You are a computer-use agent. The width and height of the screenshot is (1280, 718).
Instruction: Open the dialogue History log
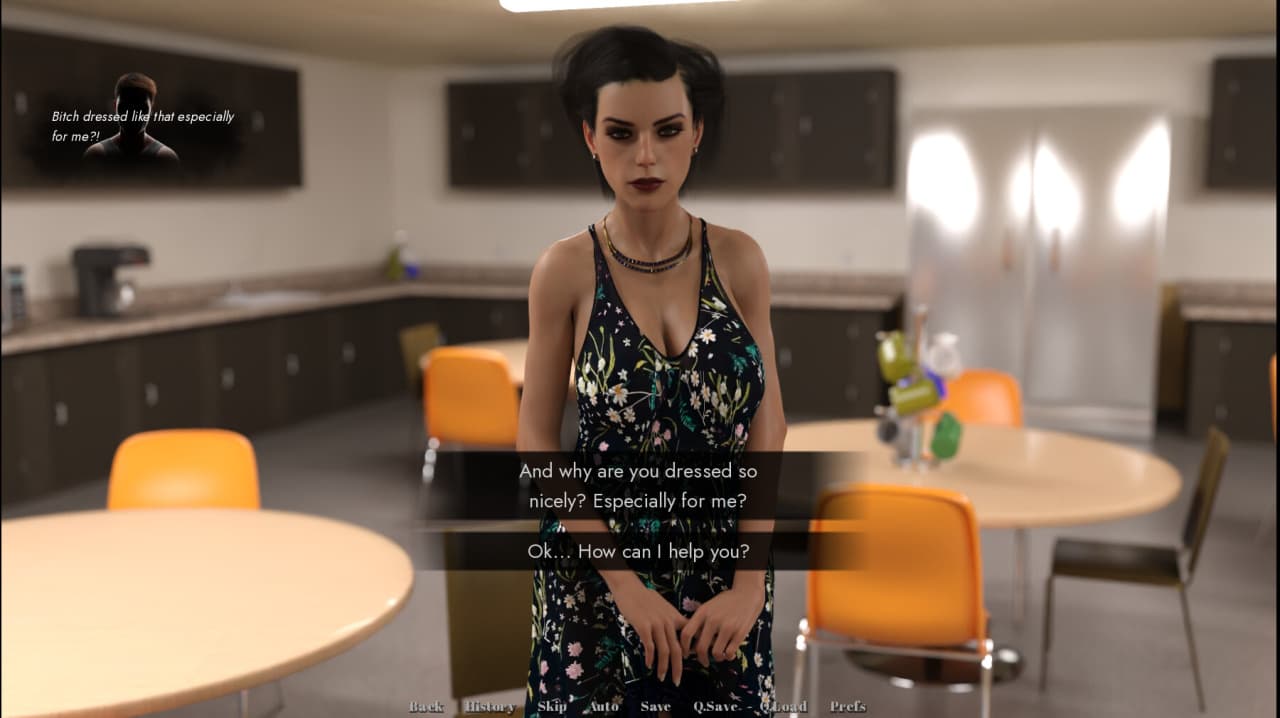click(x=490, y=707)
